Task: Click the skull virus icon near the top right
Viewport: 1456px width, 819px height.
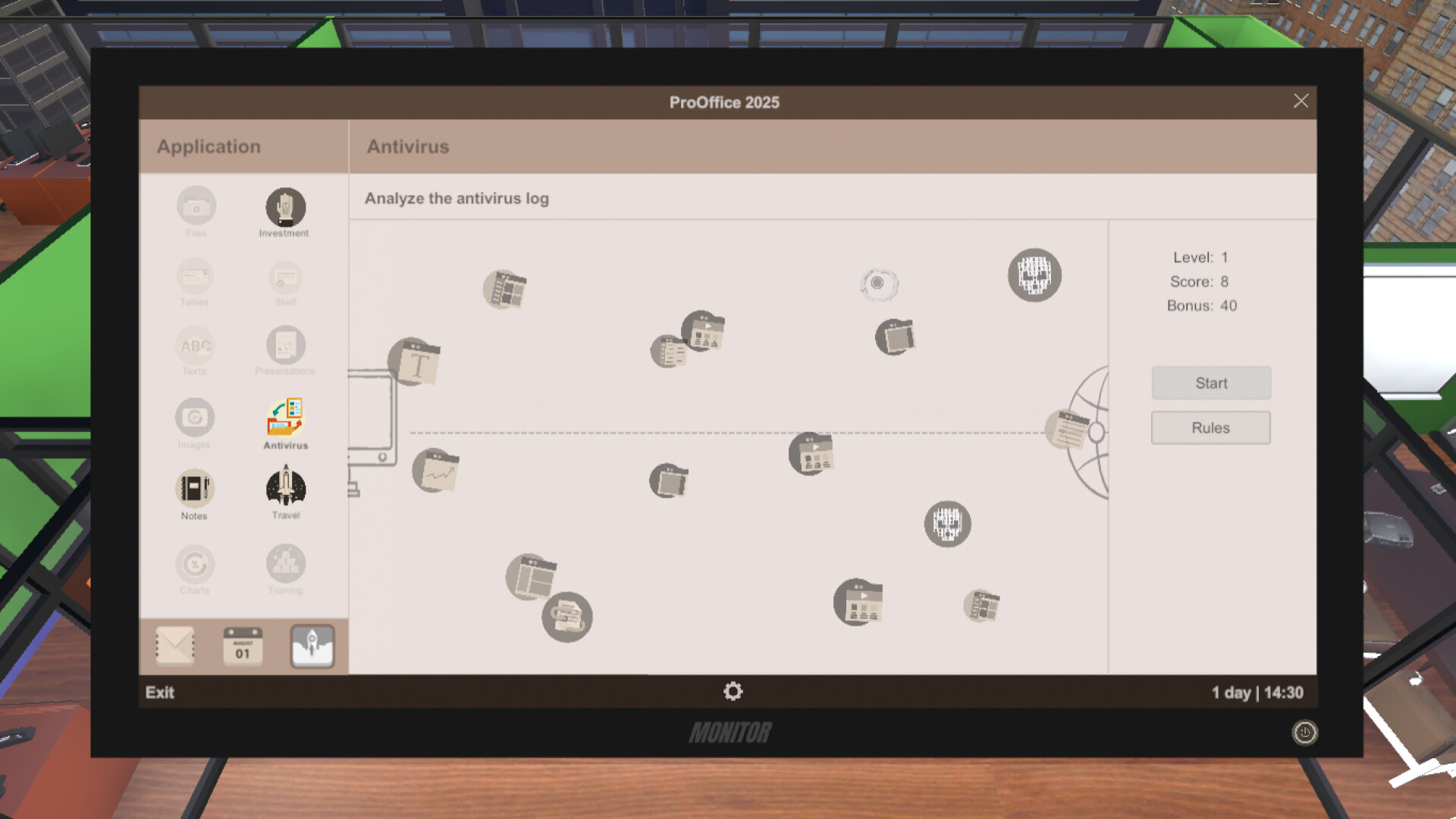Action: click(1034, 275)
